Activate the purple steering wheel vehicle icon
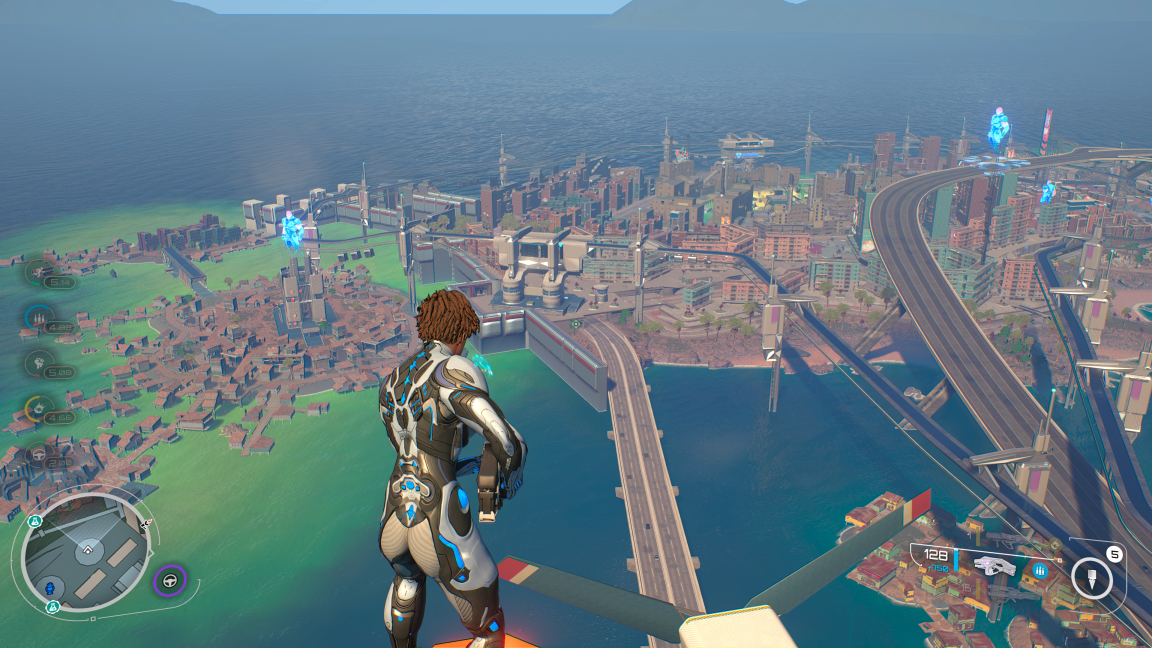 click(170, 579)
